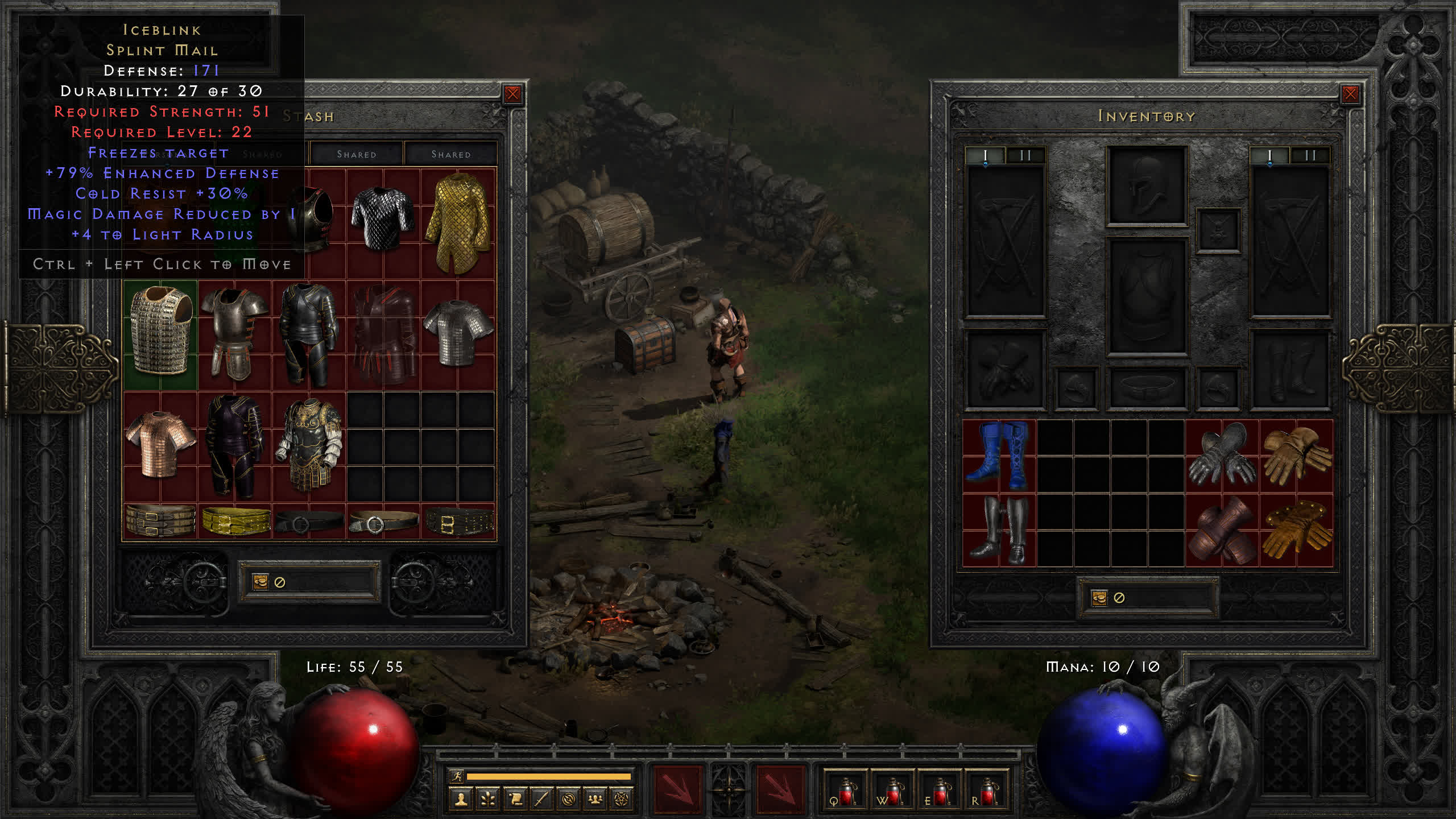1456x819 pixels.
Task: Select the copper-colored mail shirt
Action: click(x=160, y=444)
